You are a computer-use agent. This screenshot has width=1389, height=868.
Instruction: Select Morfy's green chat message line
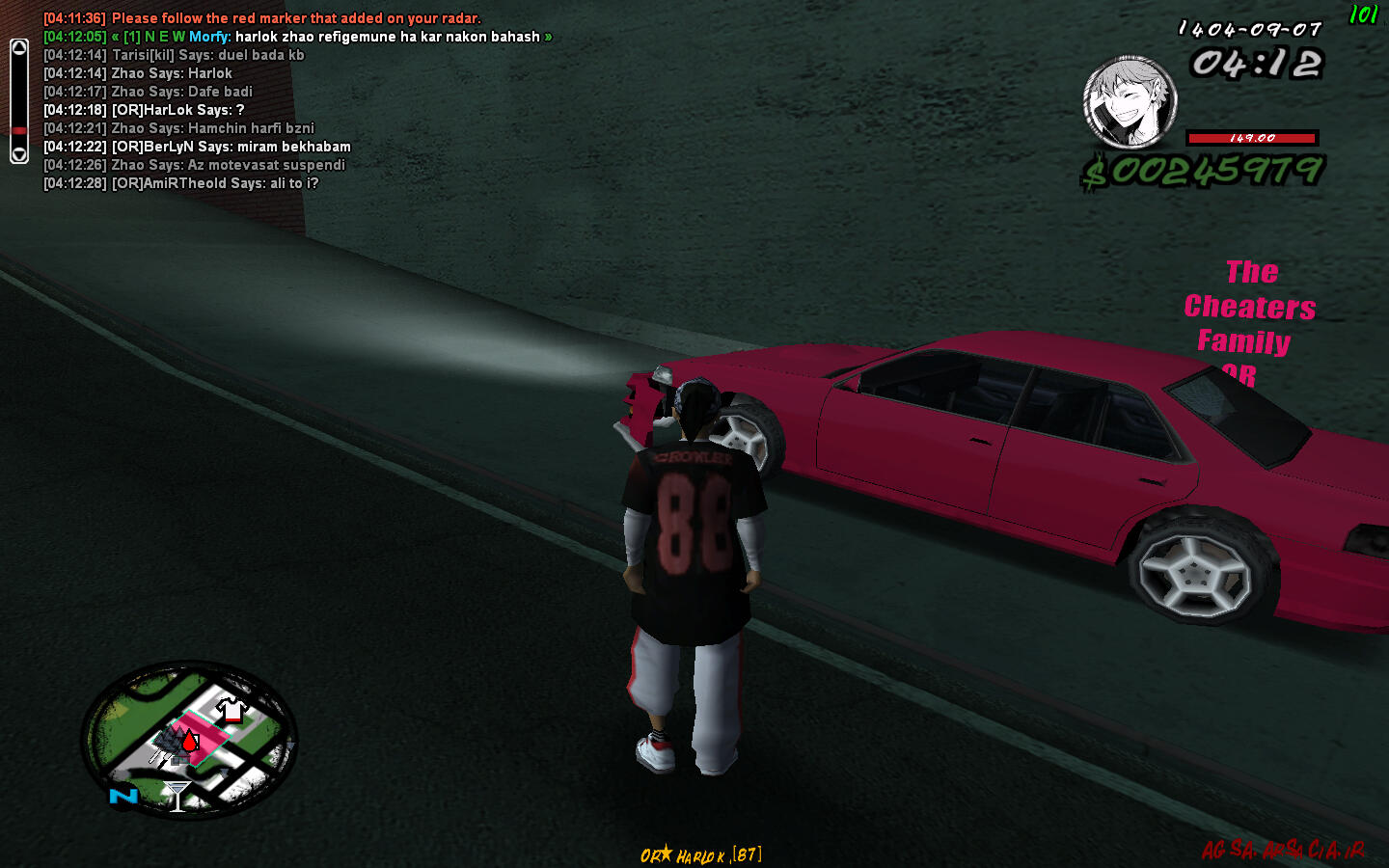[297, 37]
